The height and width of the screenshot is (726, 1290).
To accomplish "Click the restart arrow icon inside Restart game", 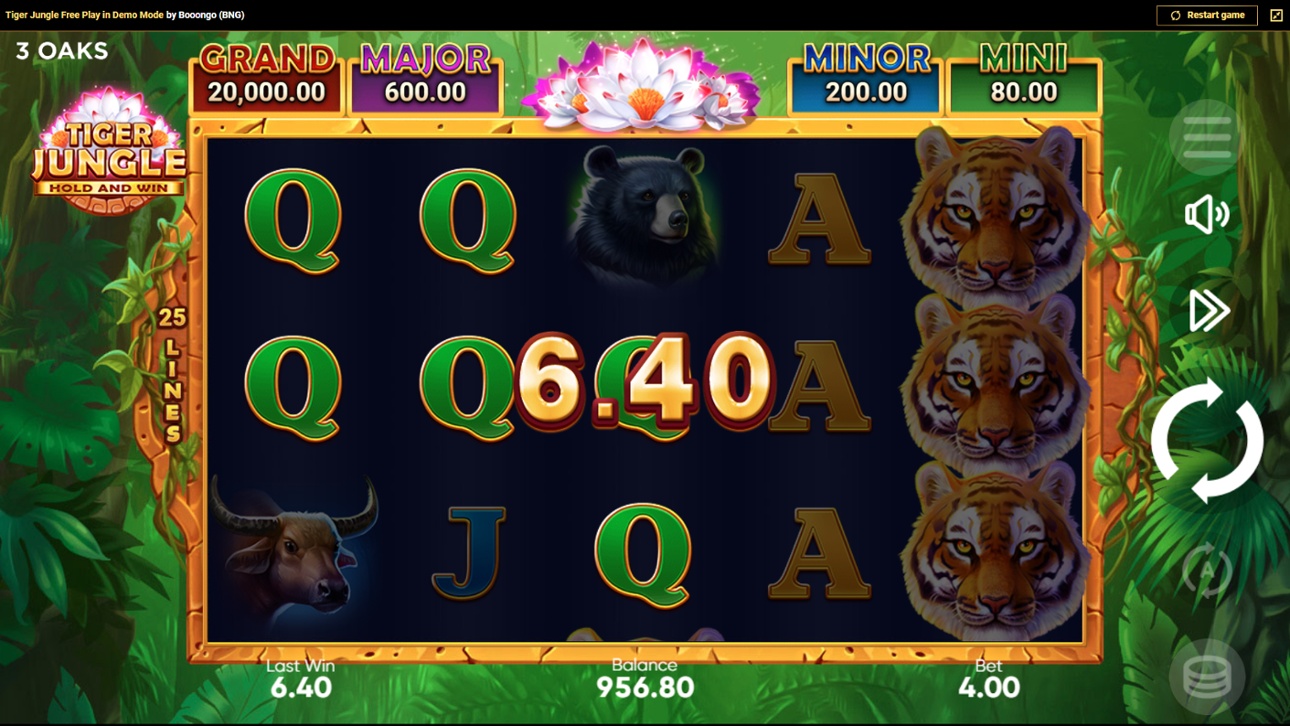I will click(x=1175, y=15).
